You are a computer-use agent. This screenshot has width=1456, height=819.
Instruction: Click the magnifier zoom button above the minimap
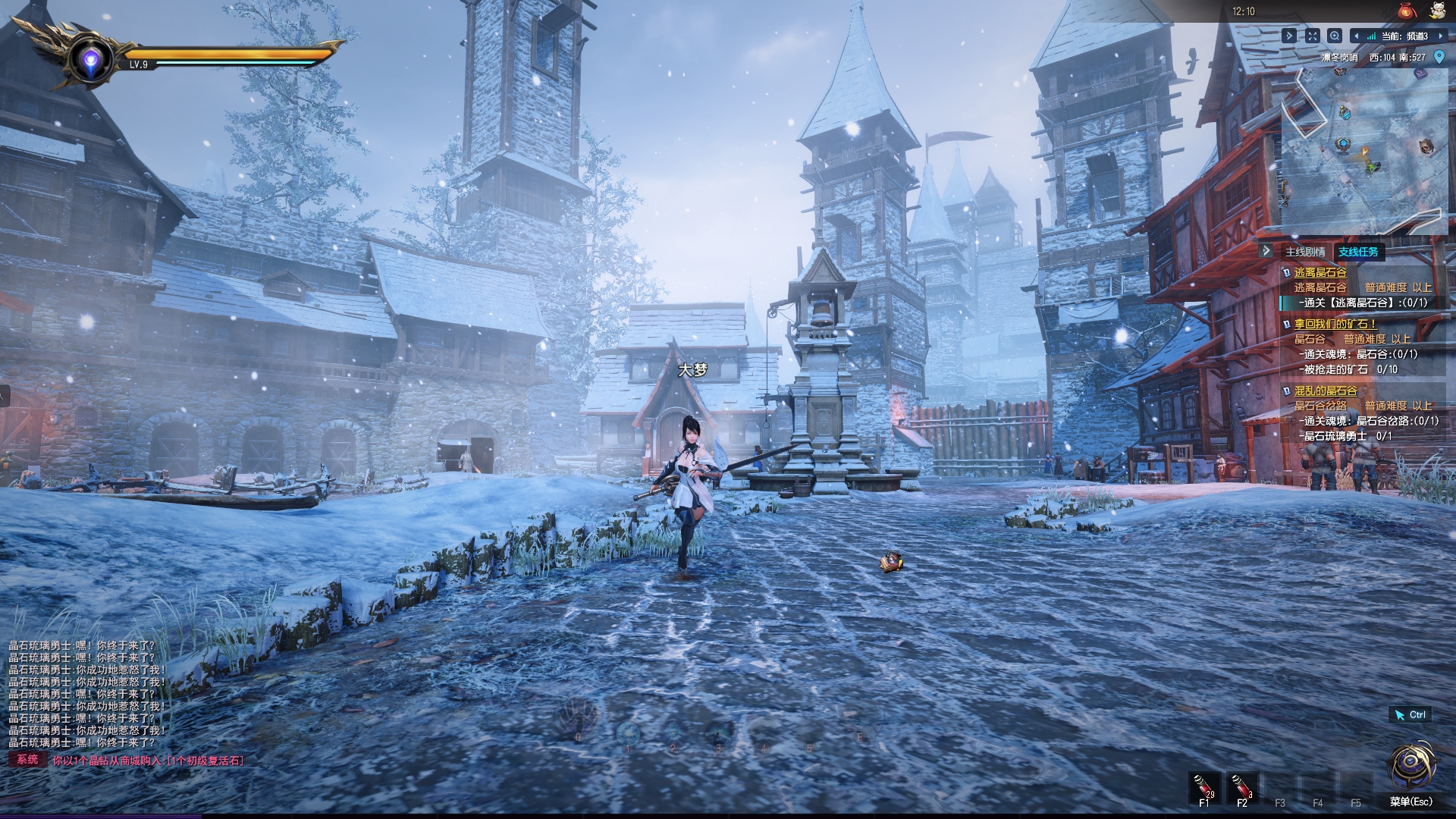click(1335, 36)
